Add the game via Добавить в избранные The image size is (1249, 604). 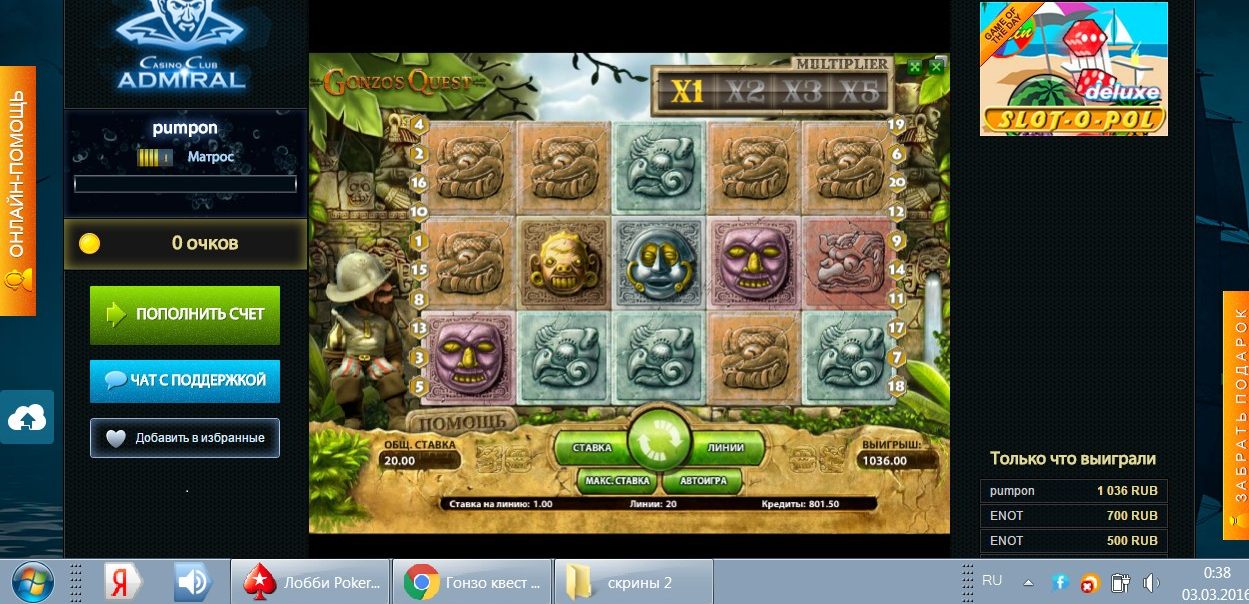185,437
